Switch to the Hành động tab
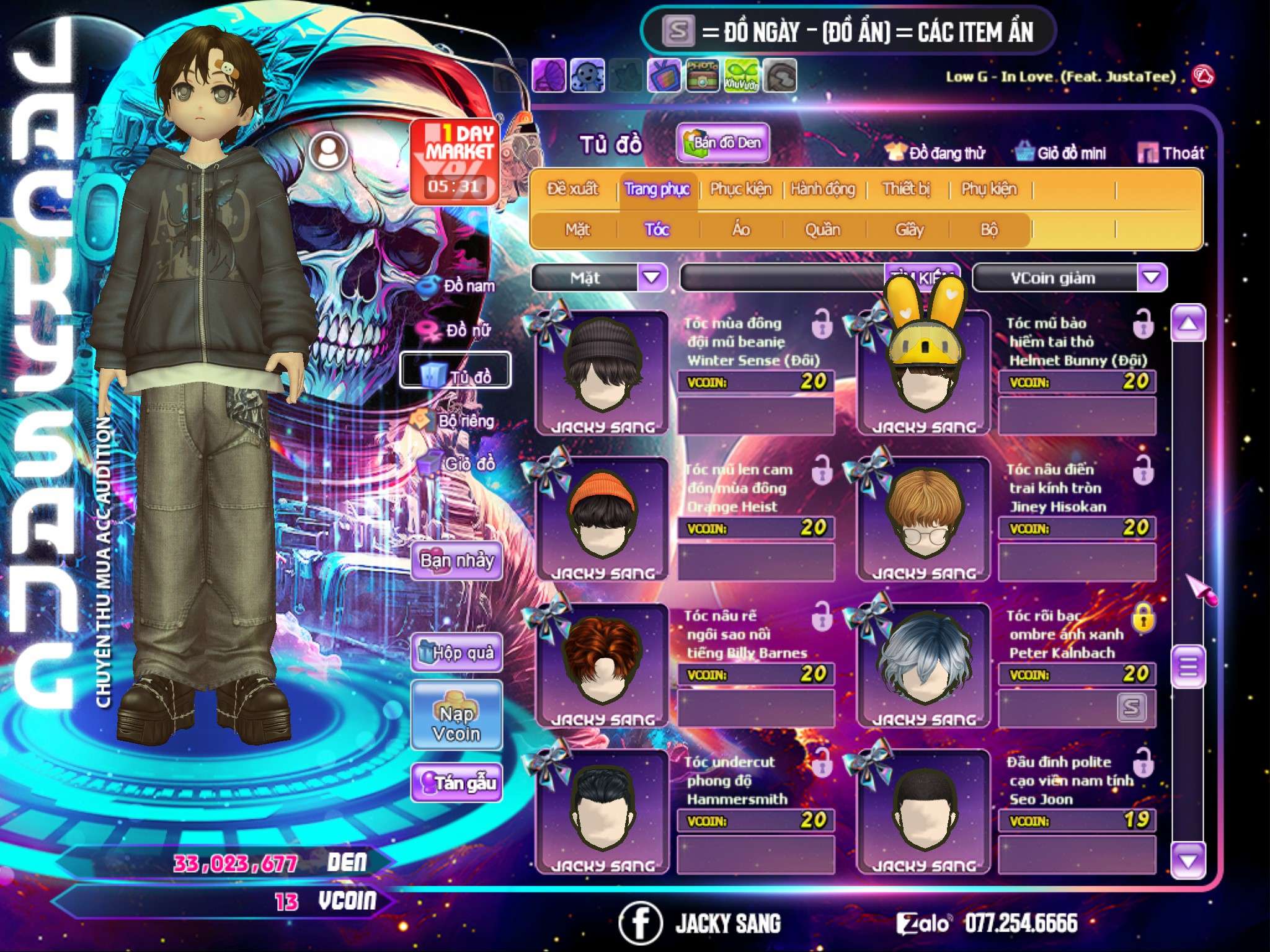Viewport: 1270px width, 952px height. [822, 189]
